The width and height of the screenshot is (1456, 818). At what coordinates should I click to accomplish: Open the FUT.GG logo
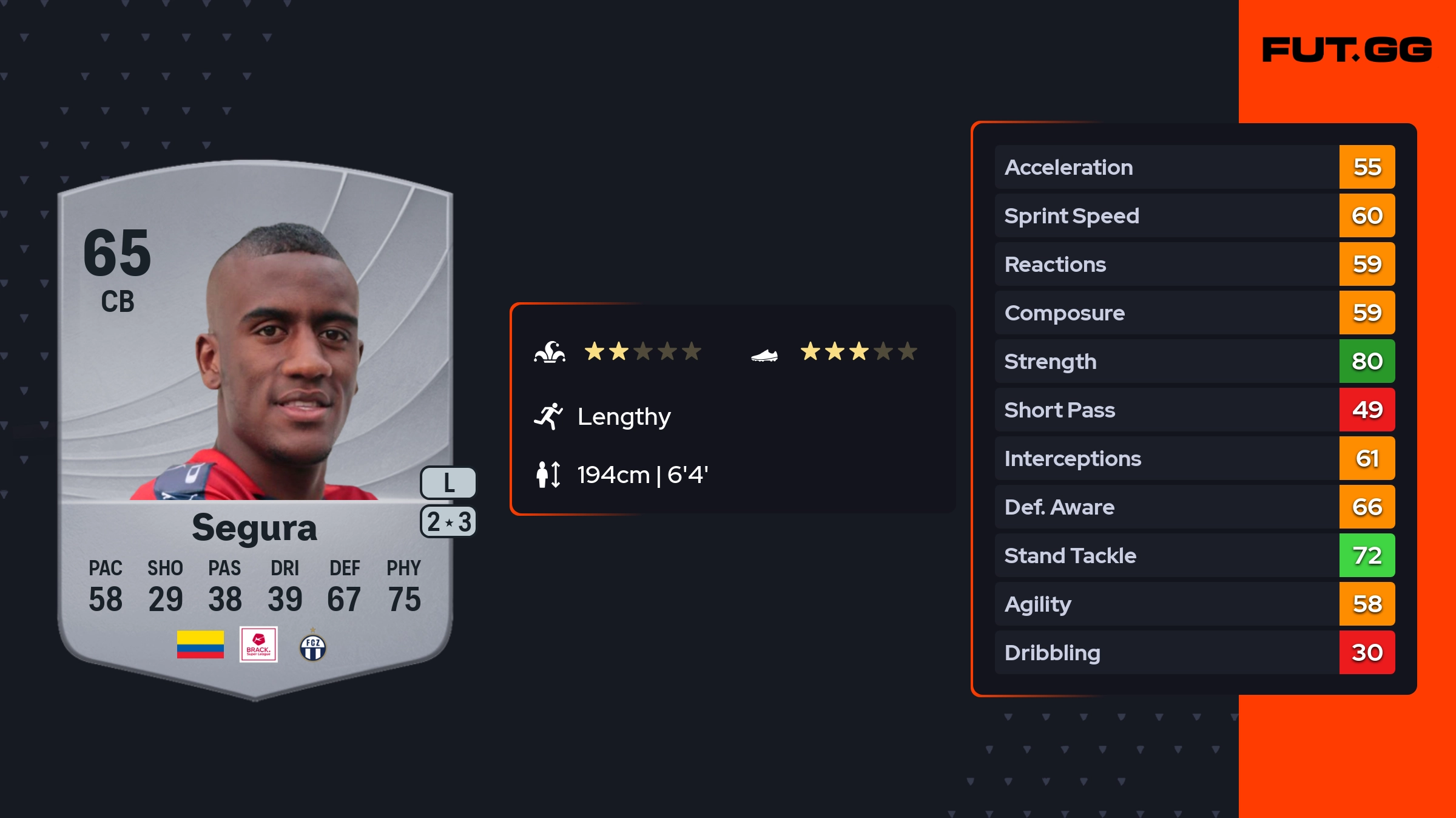point(1347,50)
